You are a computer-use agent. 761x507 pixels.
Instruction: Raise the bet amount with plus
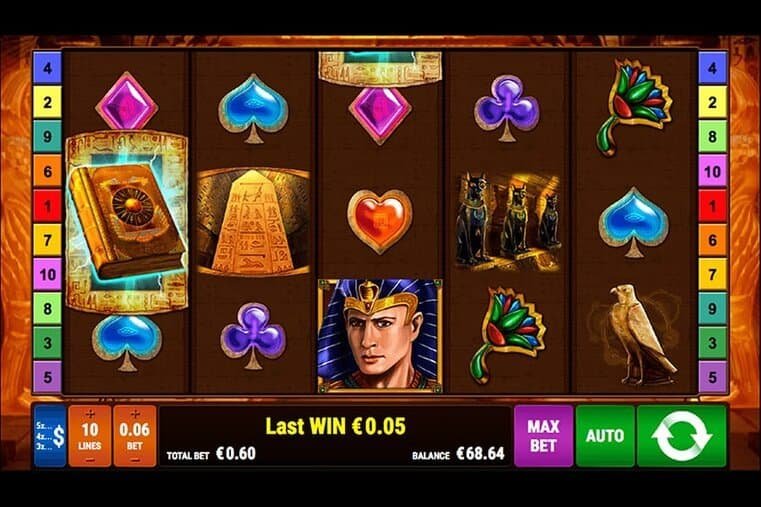[134, 414]
